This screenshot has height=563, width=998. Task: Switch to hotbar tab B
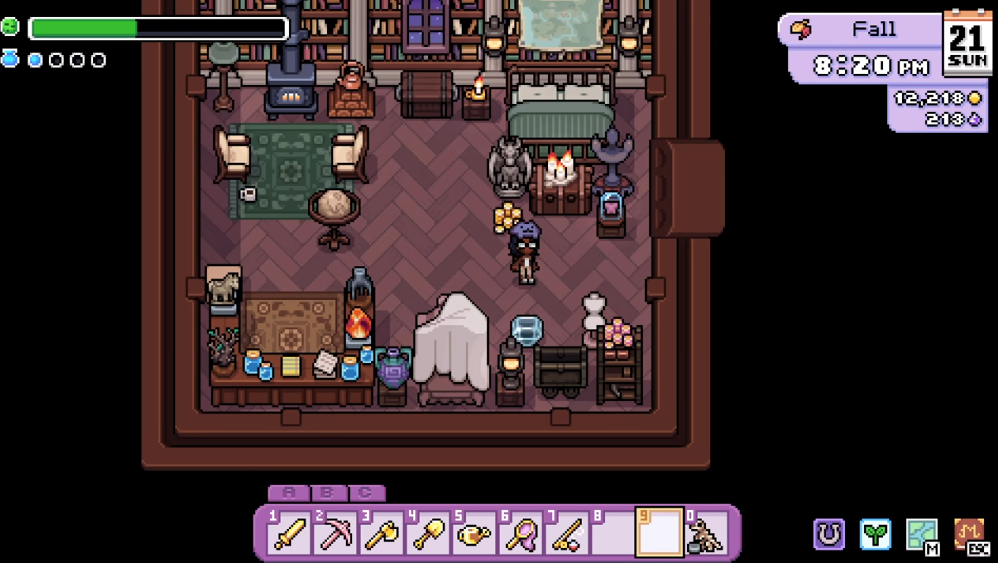(328, 493)
